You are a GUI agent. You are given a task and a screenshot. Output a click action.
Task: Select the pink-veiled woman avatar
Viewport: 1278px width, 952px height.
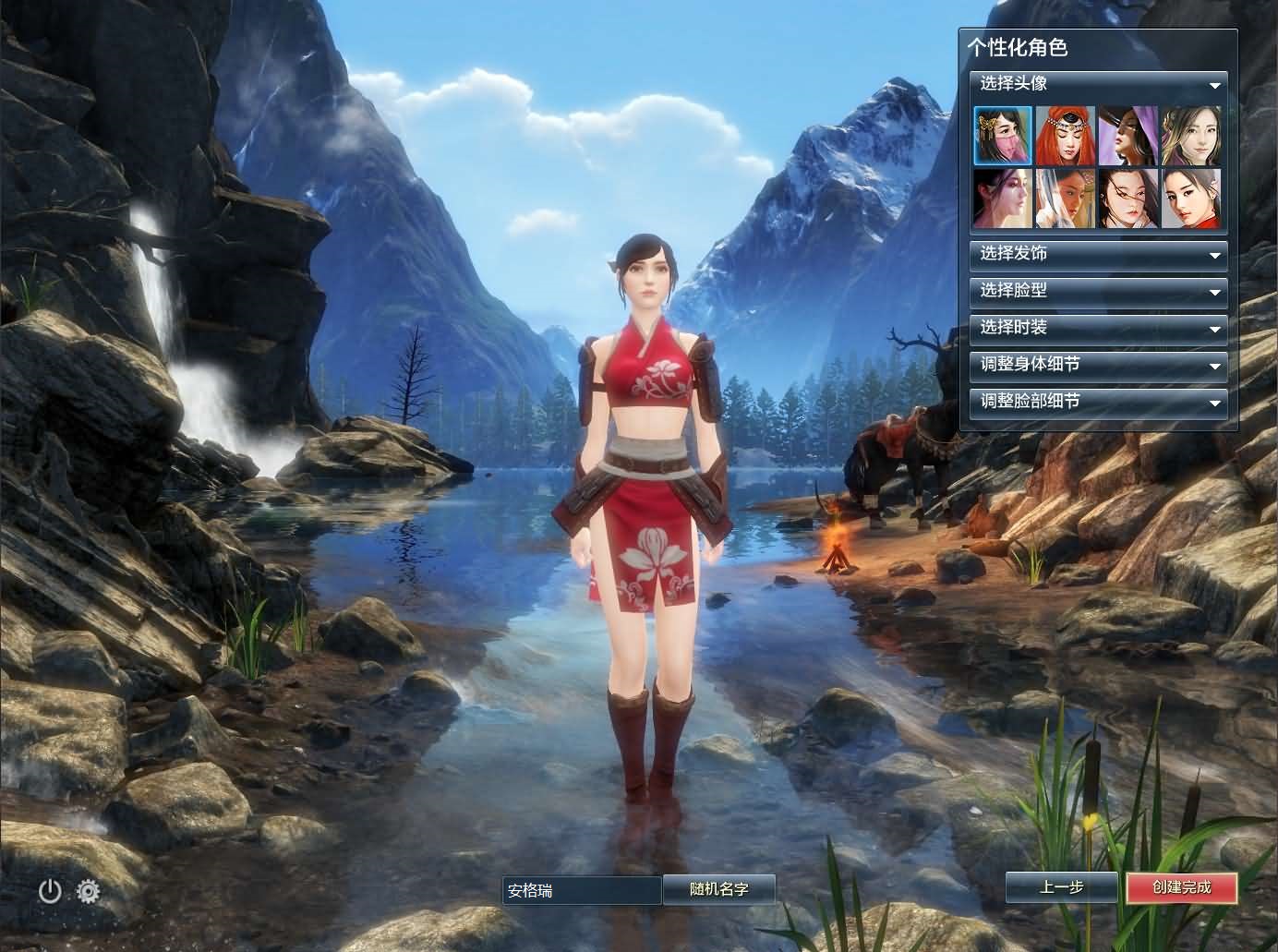1003,136
